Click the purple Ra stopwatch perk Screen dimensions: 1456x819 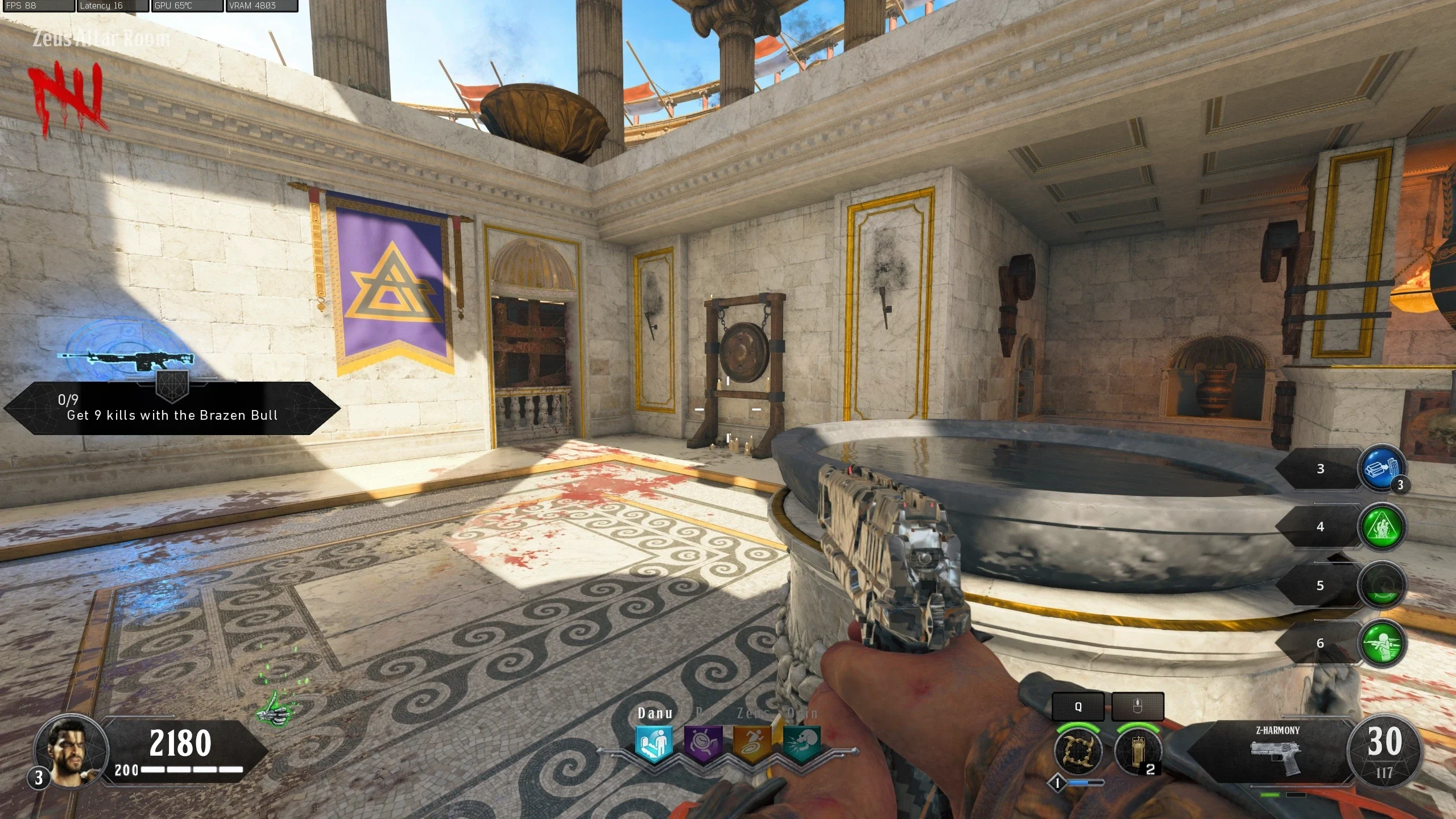coord(703,742)
